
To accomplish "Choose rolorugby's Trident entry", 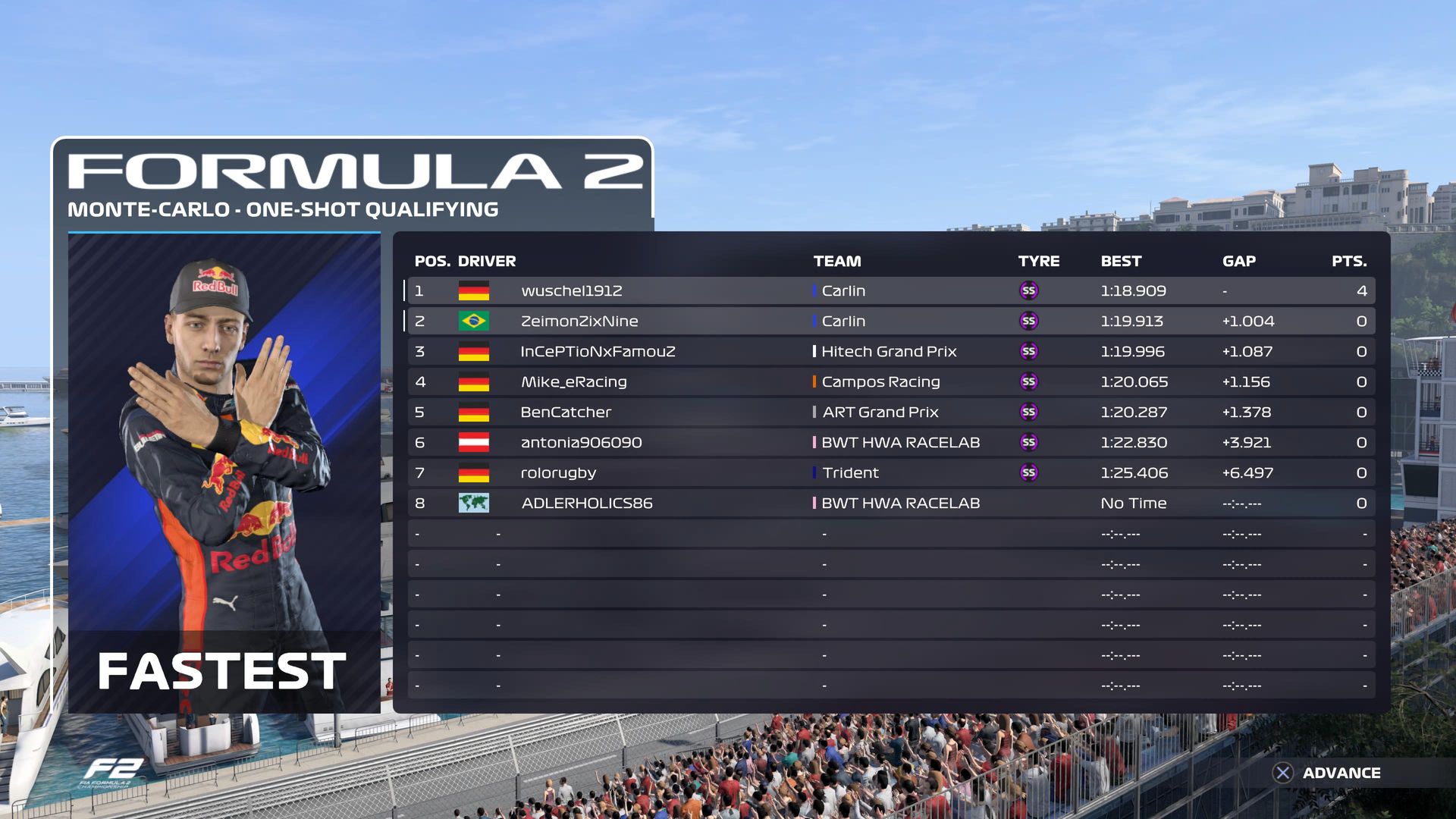I will point(890,473).
